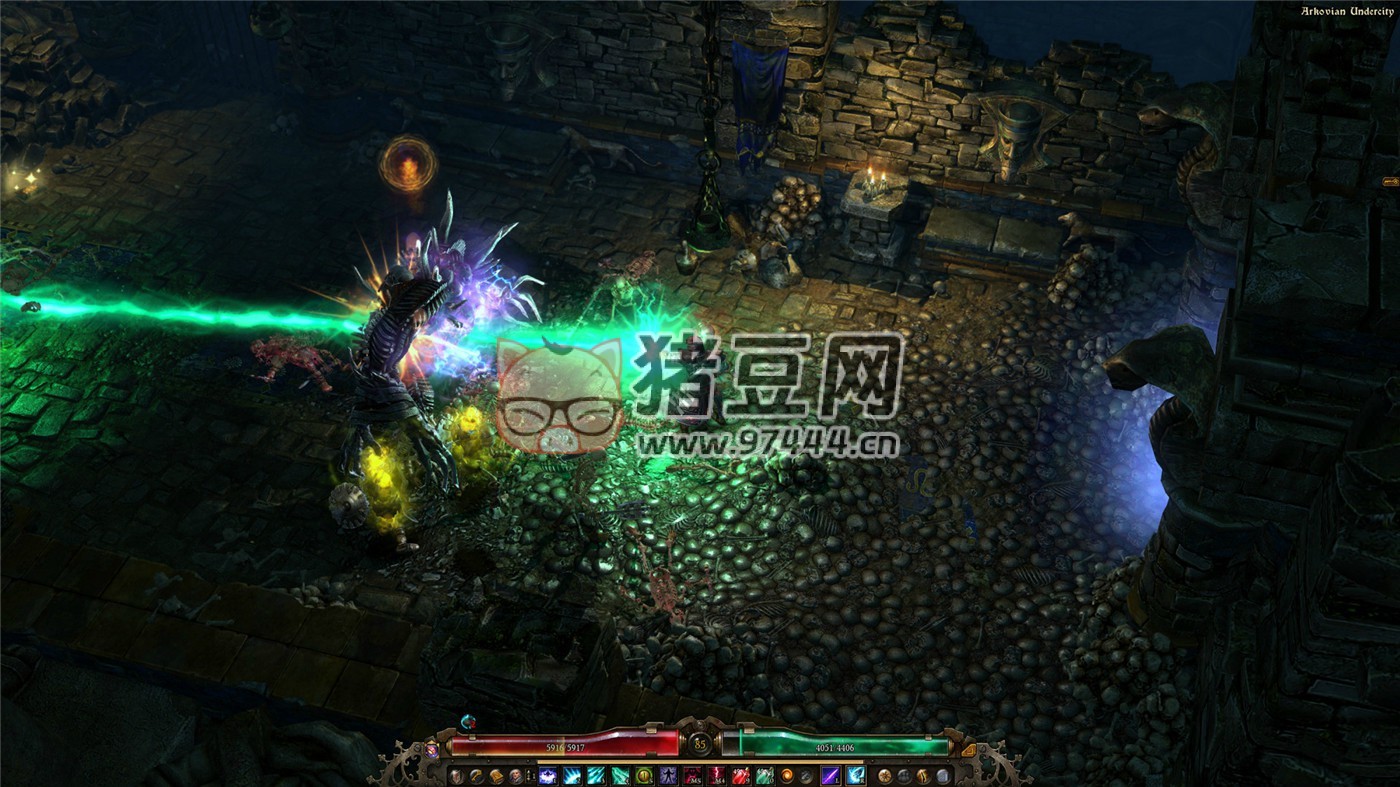Expand the paper note flap right of energy bar
This screenshot has width=1400, height=787.
click(x=968, y=750)
